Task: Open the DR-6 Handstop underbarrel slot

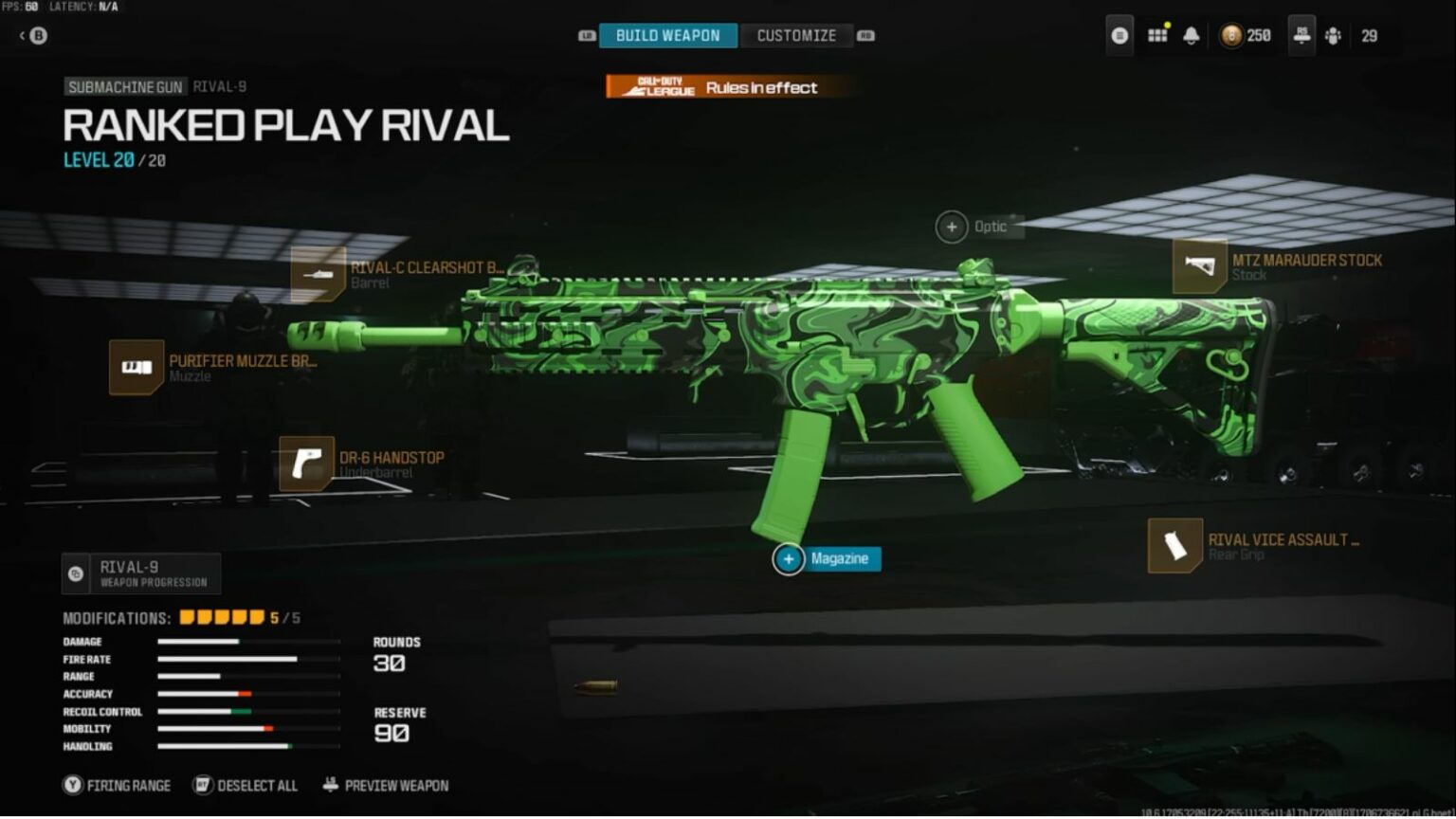Action: pos(306,464)
